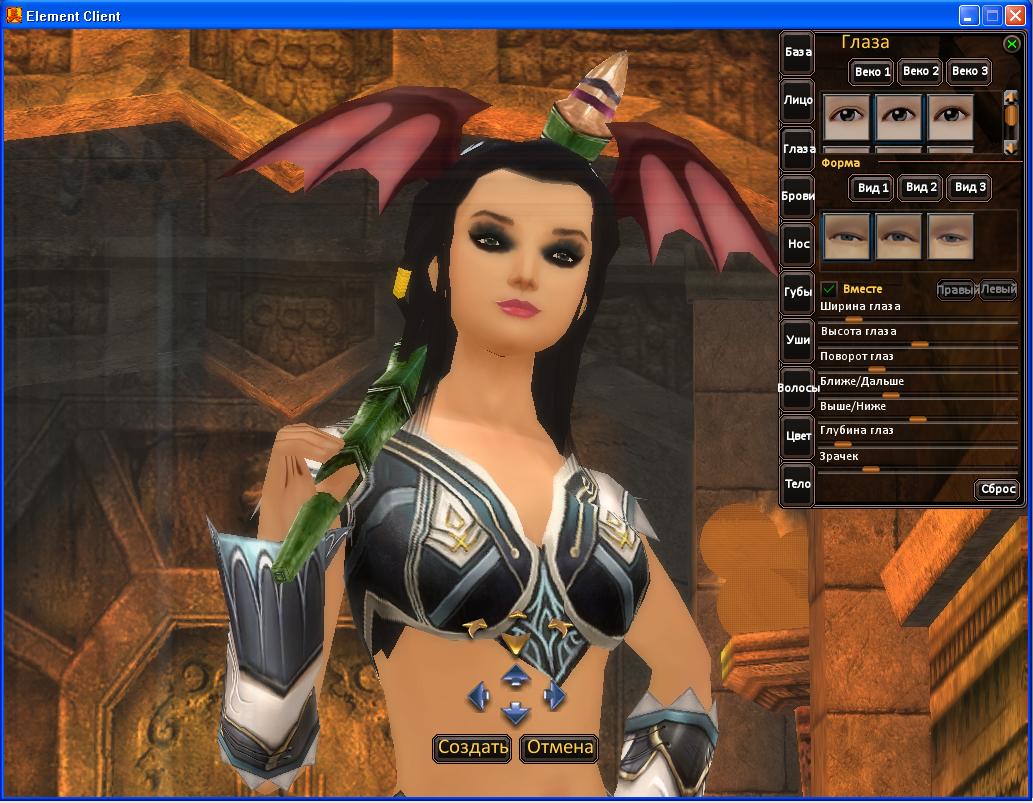Select the Брови category tab
The image size is (1033, 803).
point(797,196)
